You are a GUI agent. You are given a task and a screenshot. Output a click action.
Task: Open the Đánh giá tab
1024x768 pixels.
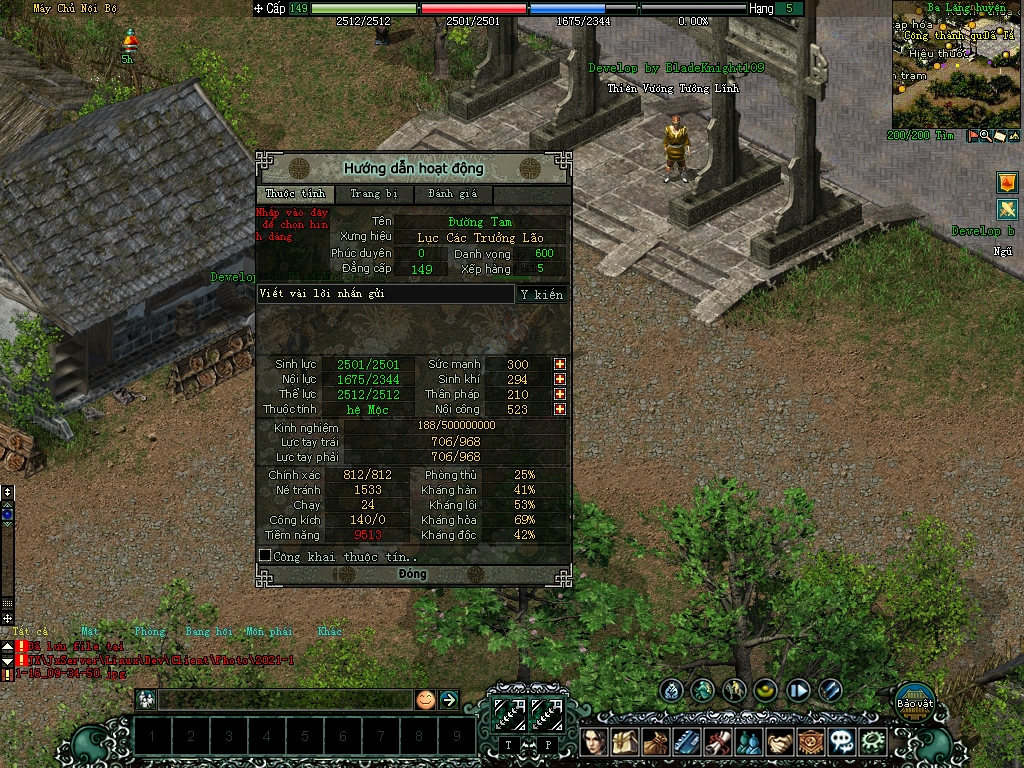453,194
